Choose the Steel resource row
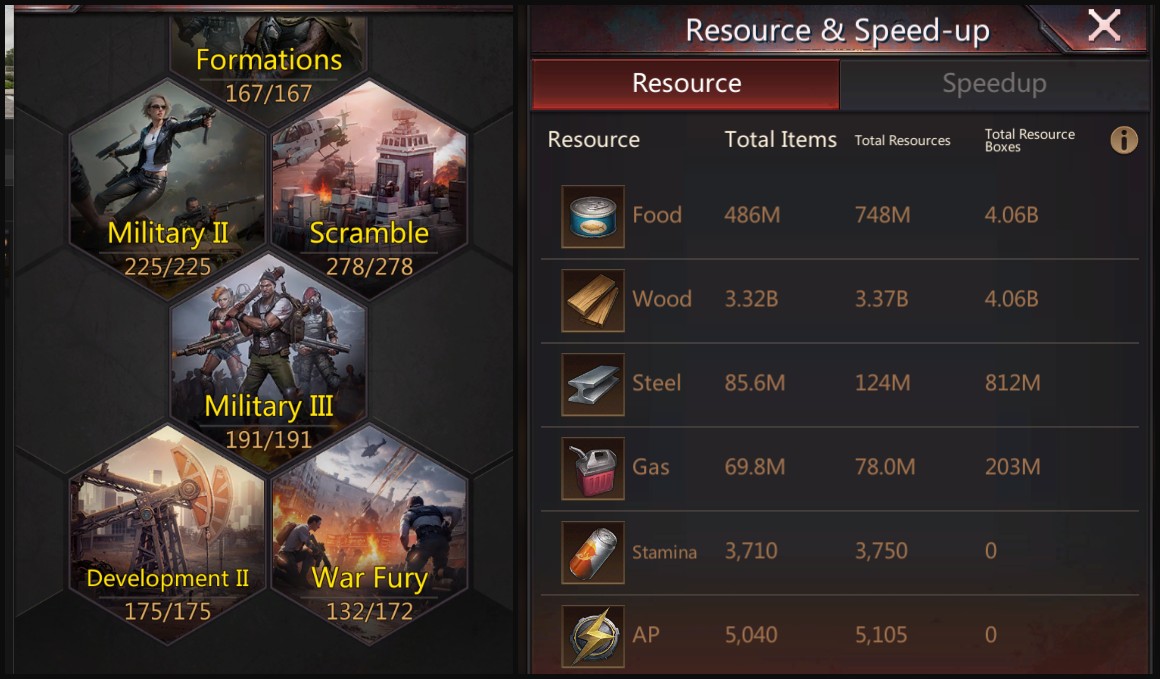The image size is (1160, 679). click(x=840, y=384)
